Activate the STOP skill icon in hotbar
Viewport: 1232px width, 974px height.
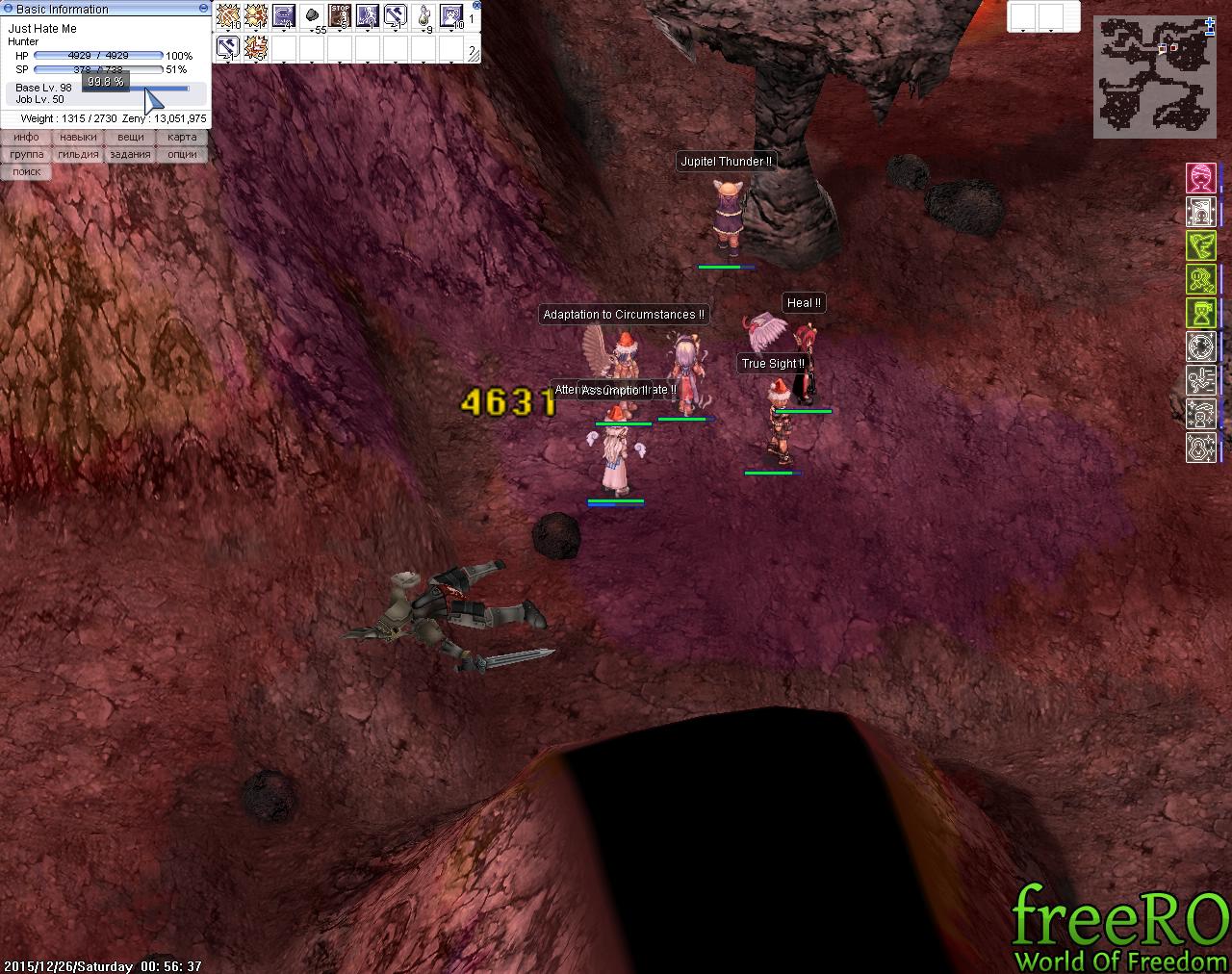(341, 15)
